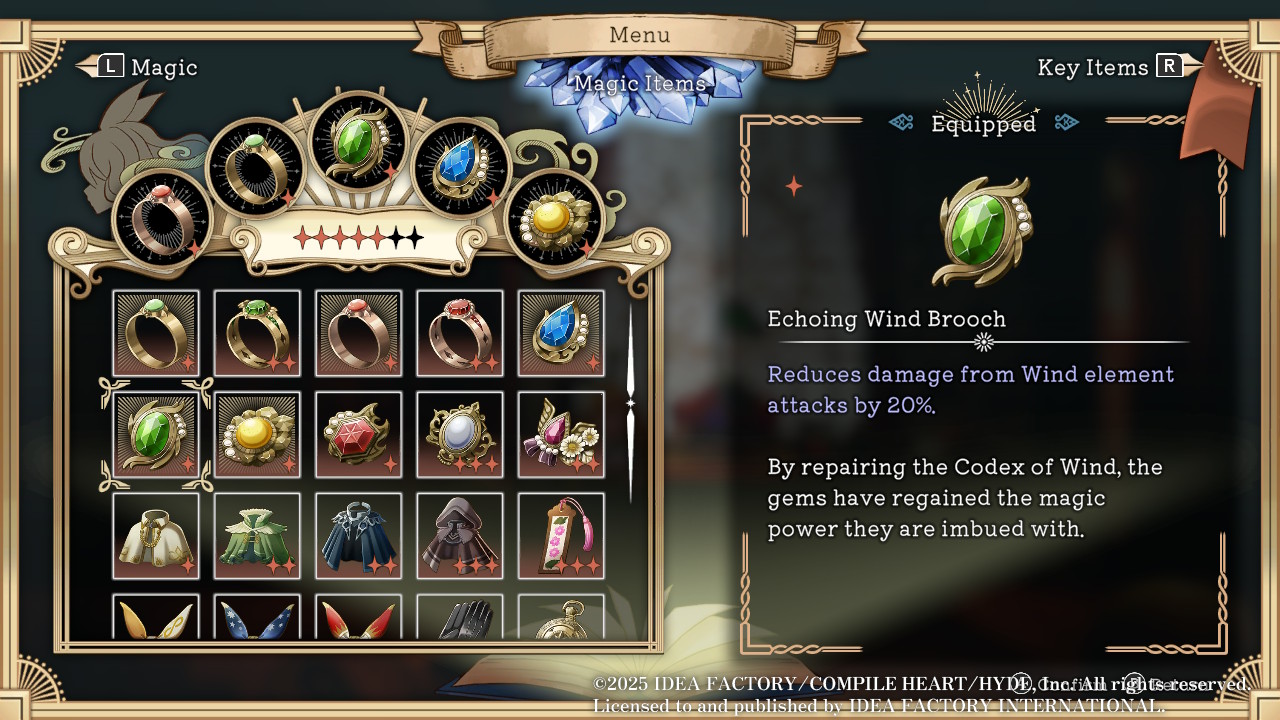Viewport: 1280px width, 720px height.
Task: Switch to the Magic tab
Action: (138, 67)
